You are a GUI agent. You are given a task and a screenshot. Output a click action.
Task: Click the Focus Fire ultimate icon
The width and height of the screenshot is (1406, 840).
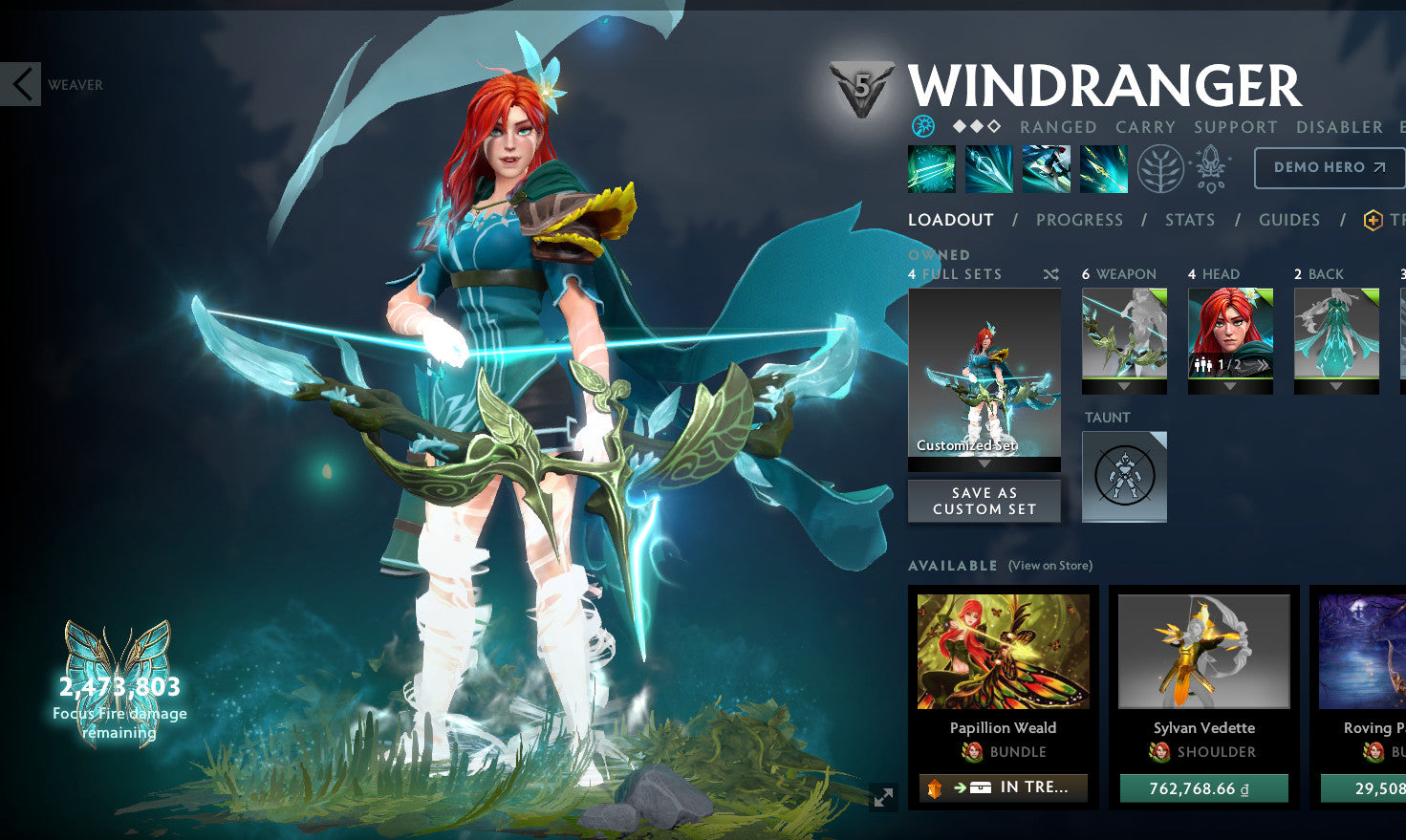tap(1103, 169)
